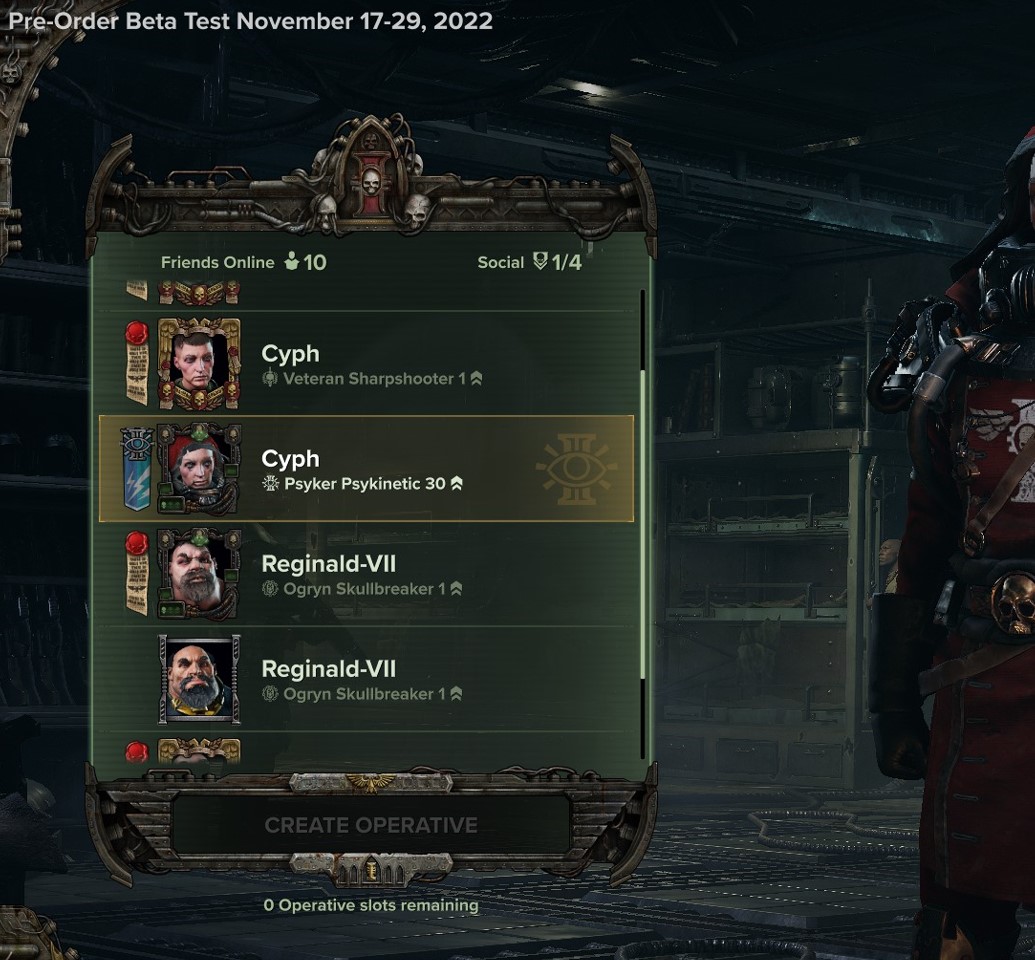The height and width of the screenshot is (960, 1035).
Task: Click the operative list scrollbar
Action: click(x=642, y=520)
